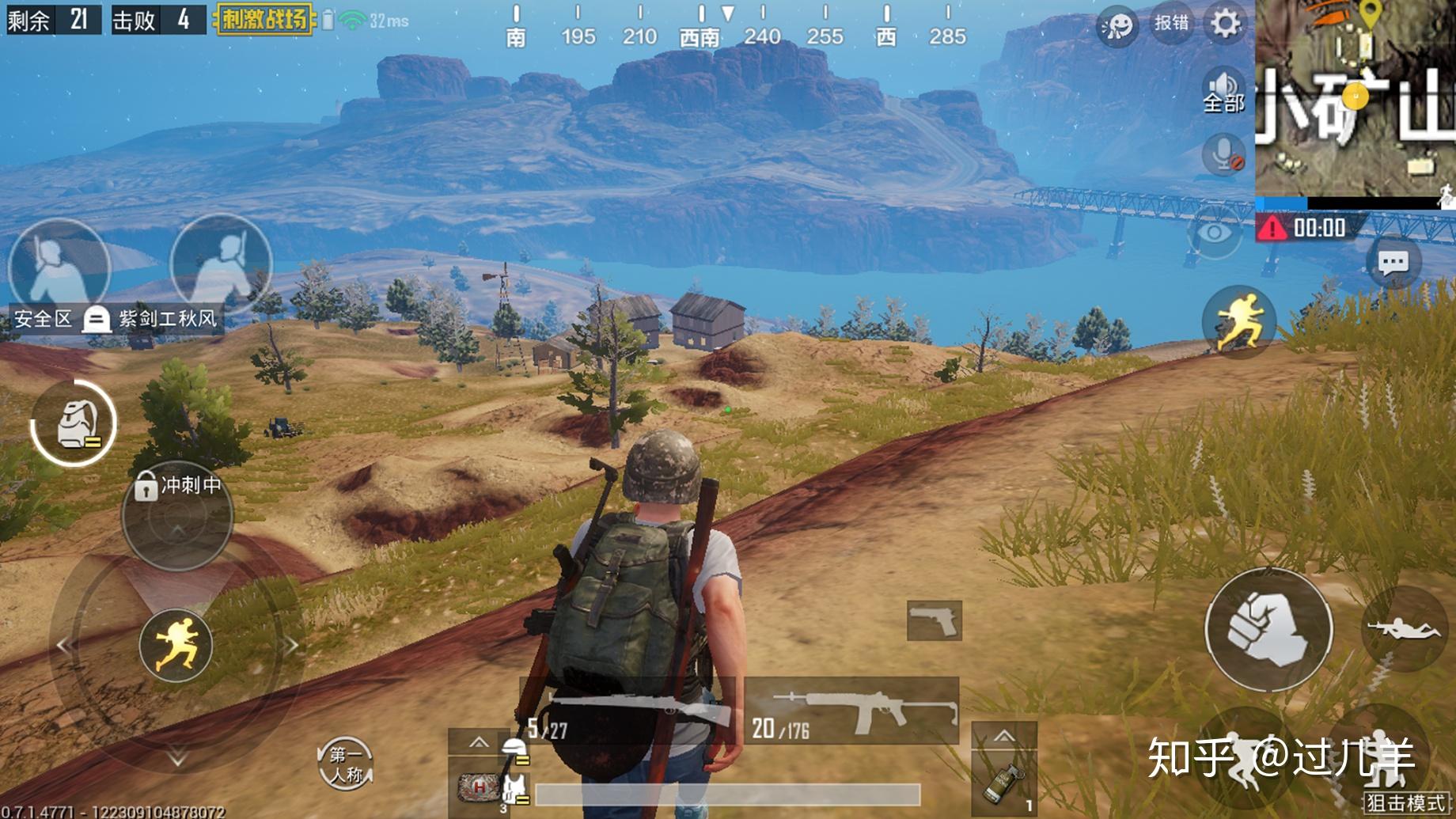Lean right with the peek-right button
1456x819 pixels.
(x=222, y=263)
